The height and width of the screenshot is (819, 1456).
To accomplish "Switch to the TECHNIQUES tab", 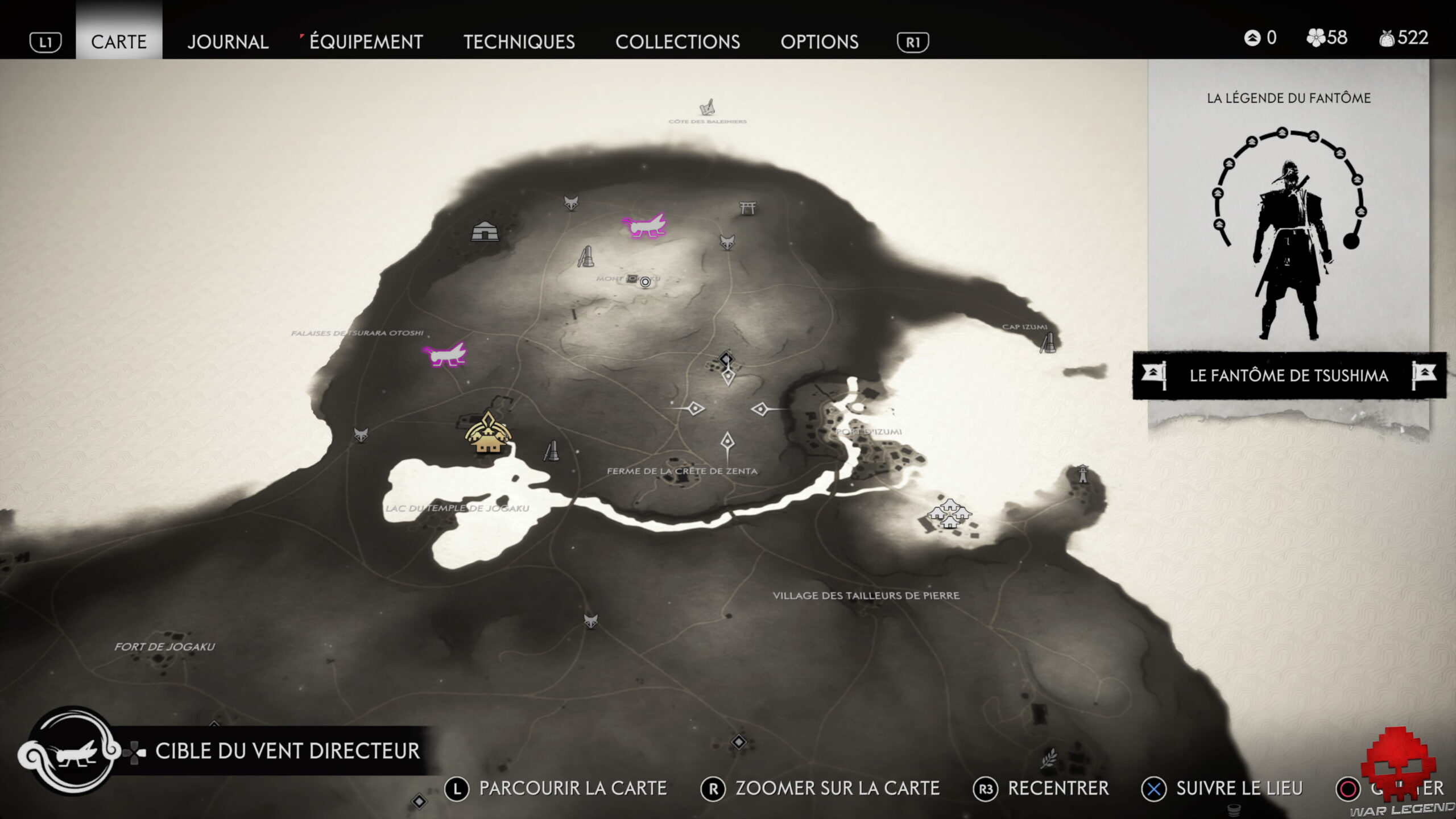I will click(x=520, y=42).
